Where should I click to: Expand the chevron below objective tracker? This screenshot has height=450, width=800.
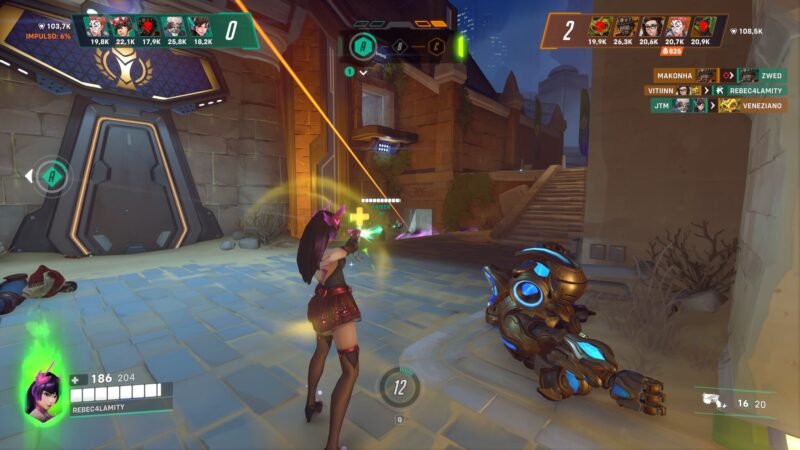pyautogui.click(x=364, y=72)
